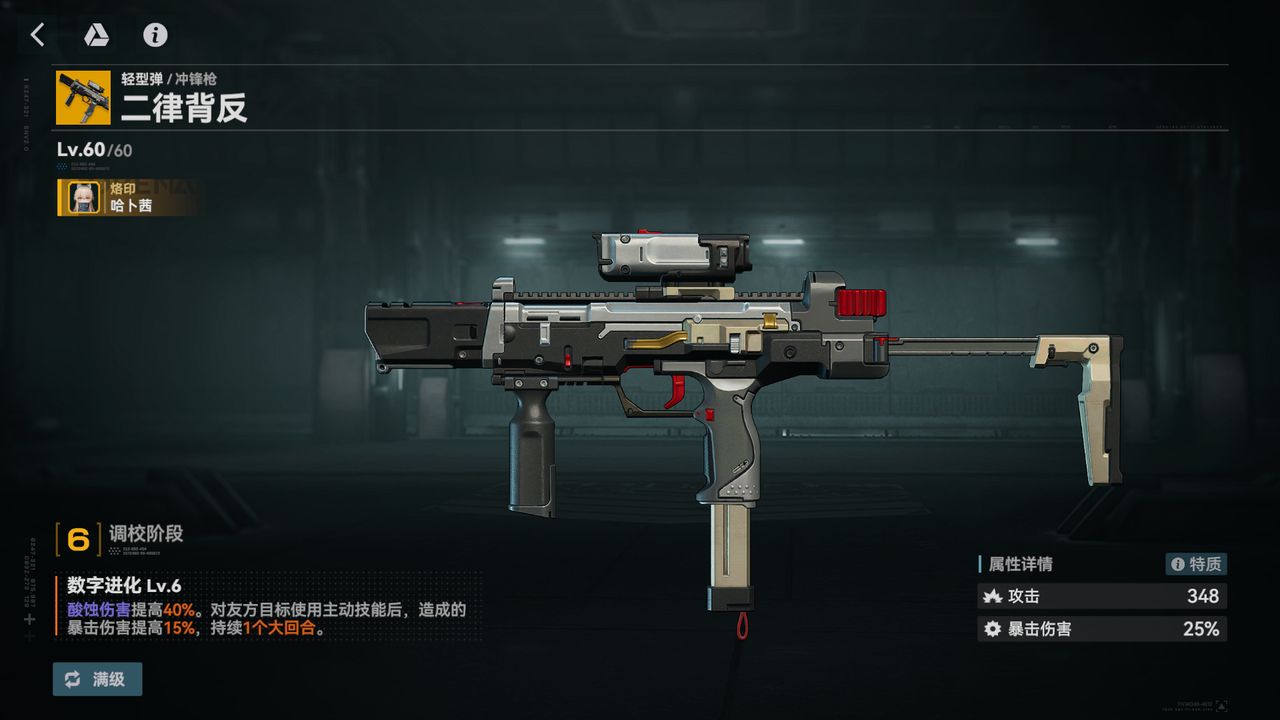This screenshot has height=720, width=1280.
Task: Select the 调校阶段 calibration stage 6 panel
Action: click(120, 538)
